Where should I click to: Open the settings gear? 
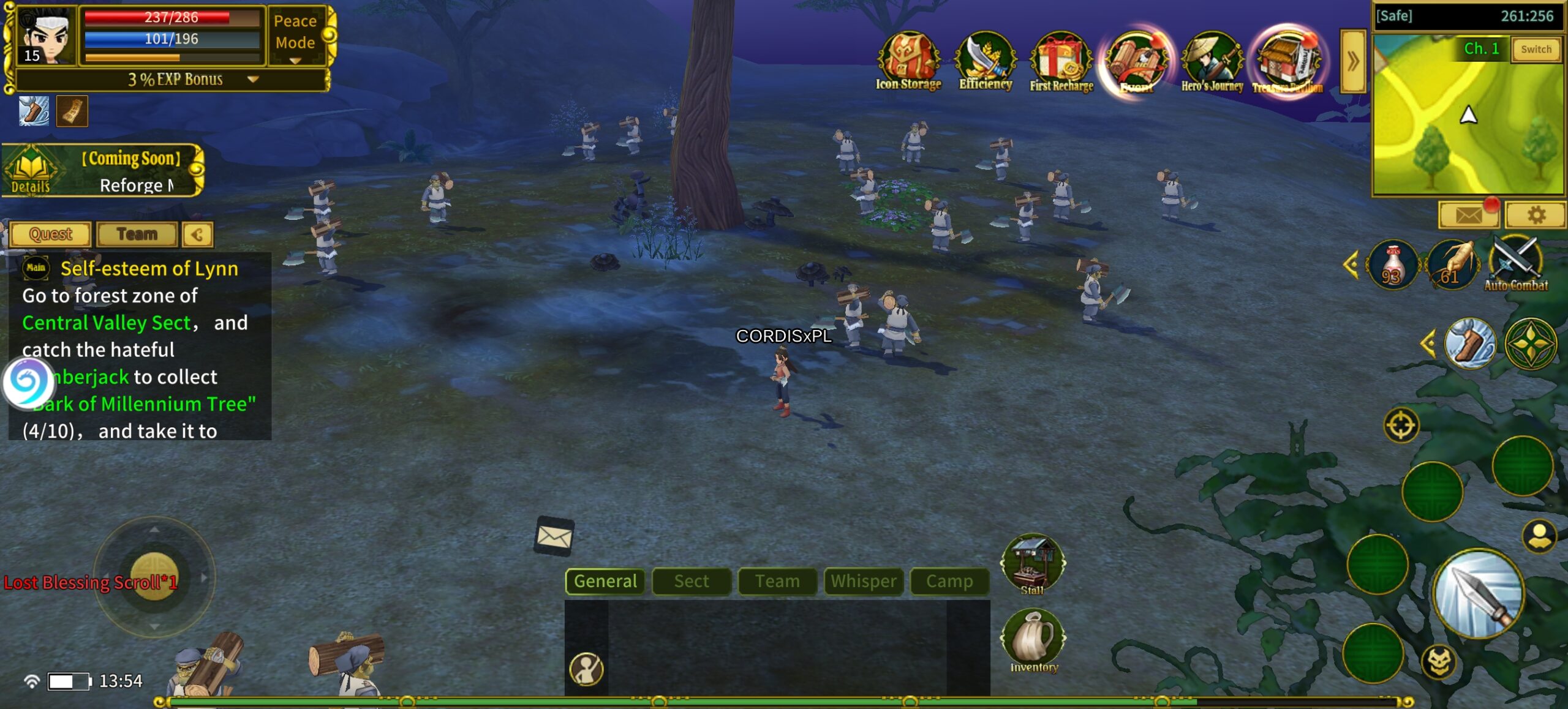(x=1536, y=216)
